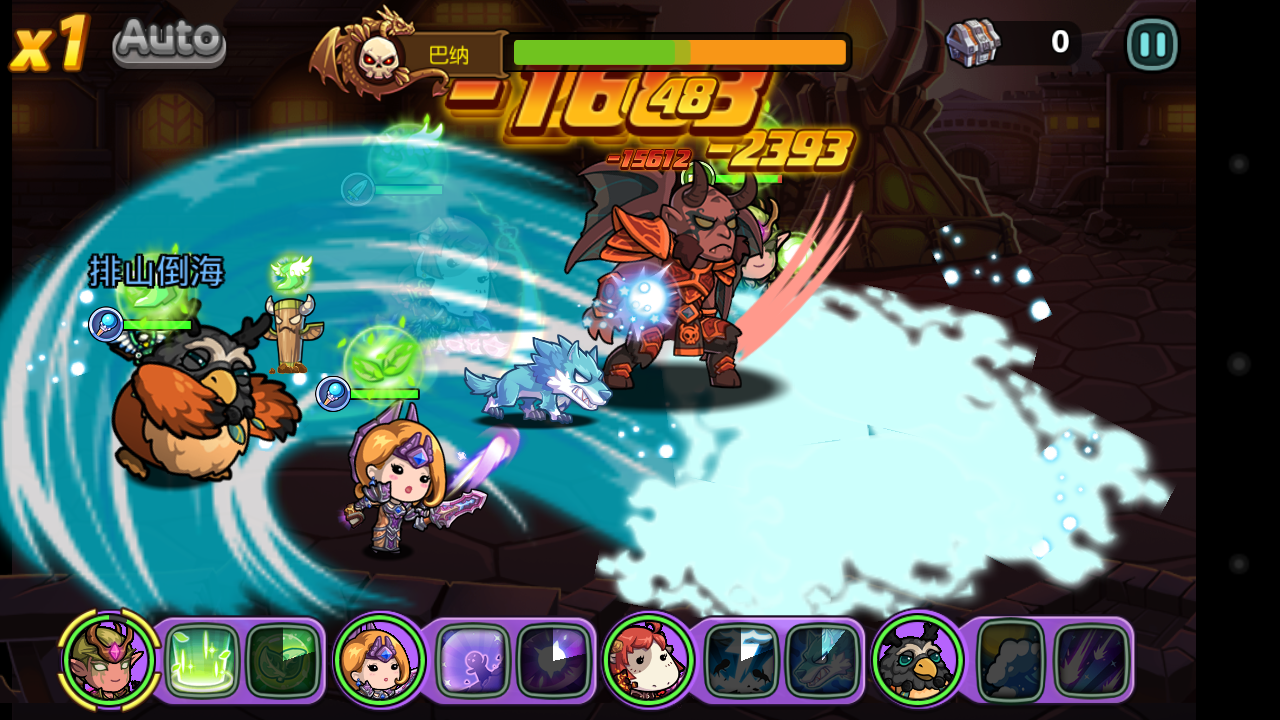This screenshot has width=1280, height=720.
Task: Activate the purple meteor streaks skill
Action: pos(1092,660)
